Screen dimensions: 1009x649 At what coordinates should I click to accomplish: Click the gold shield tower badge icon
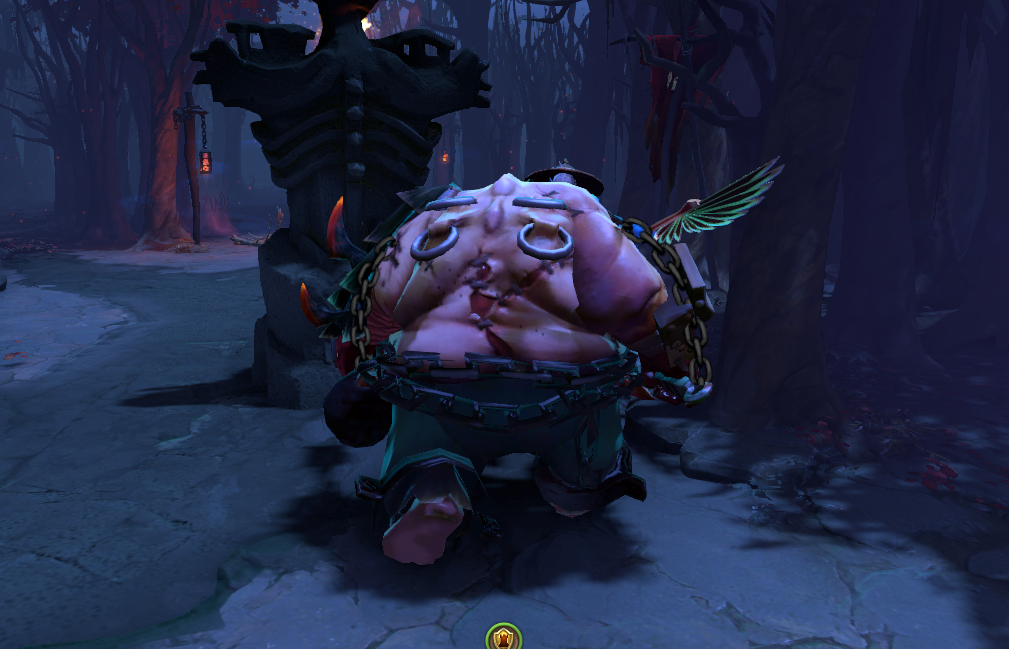502,637
